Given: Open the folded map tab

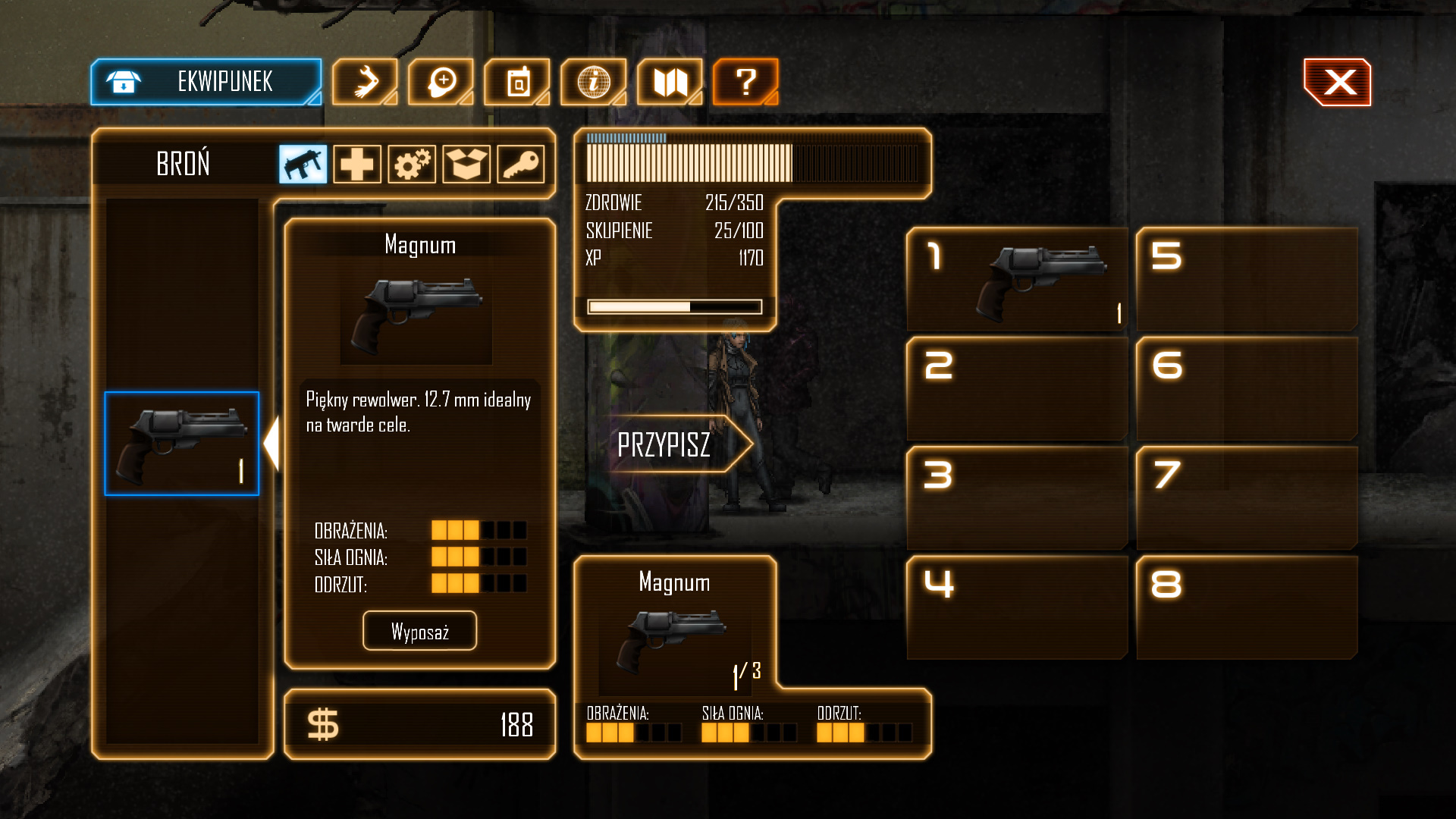Looking at the screenshot, I should (x=670, y=82).
